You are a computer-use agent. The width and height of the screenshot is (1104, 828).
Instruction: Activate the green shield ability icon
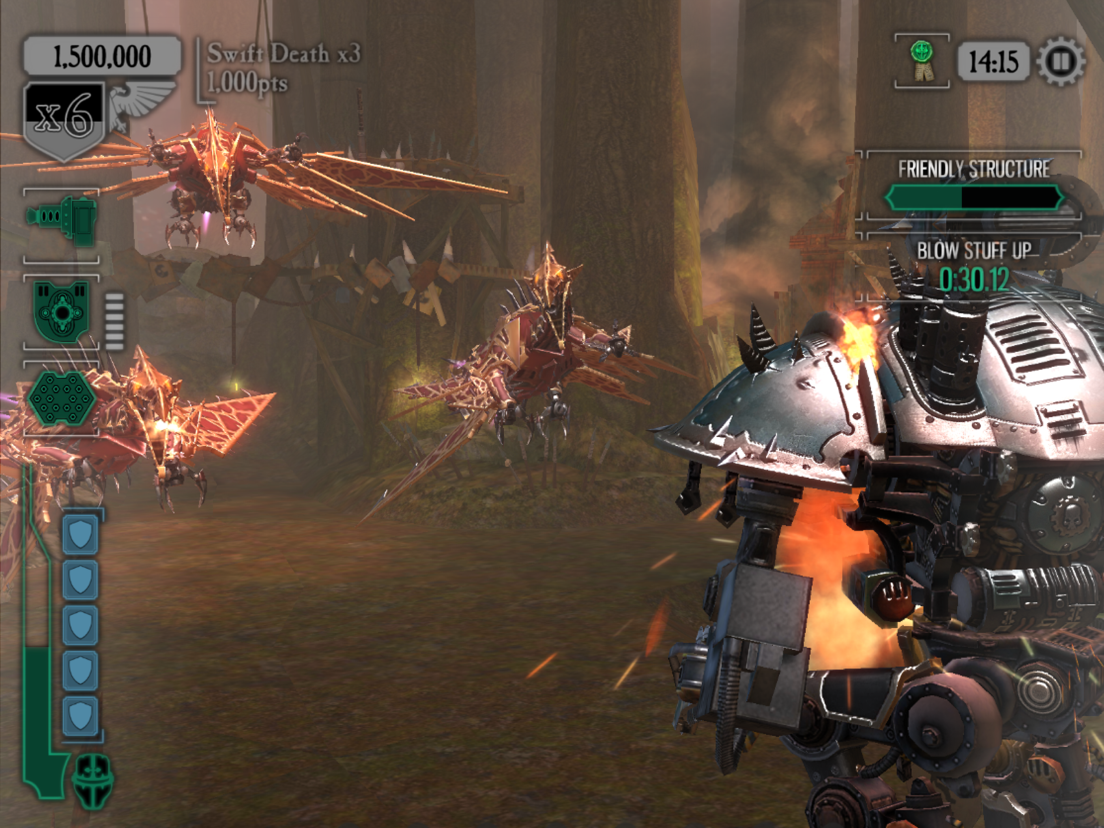[x=62, y=311]
